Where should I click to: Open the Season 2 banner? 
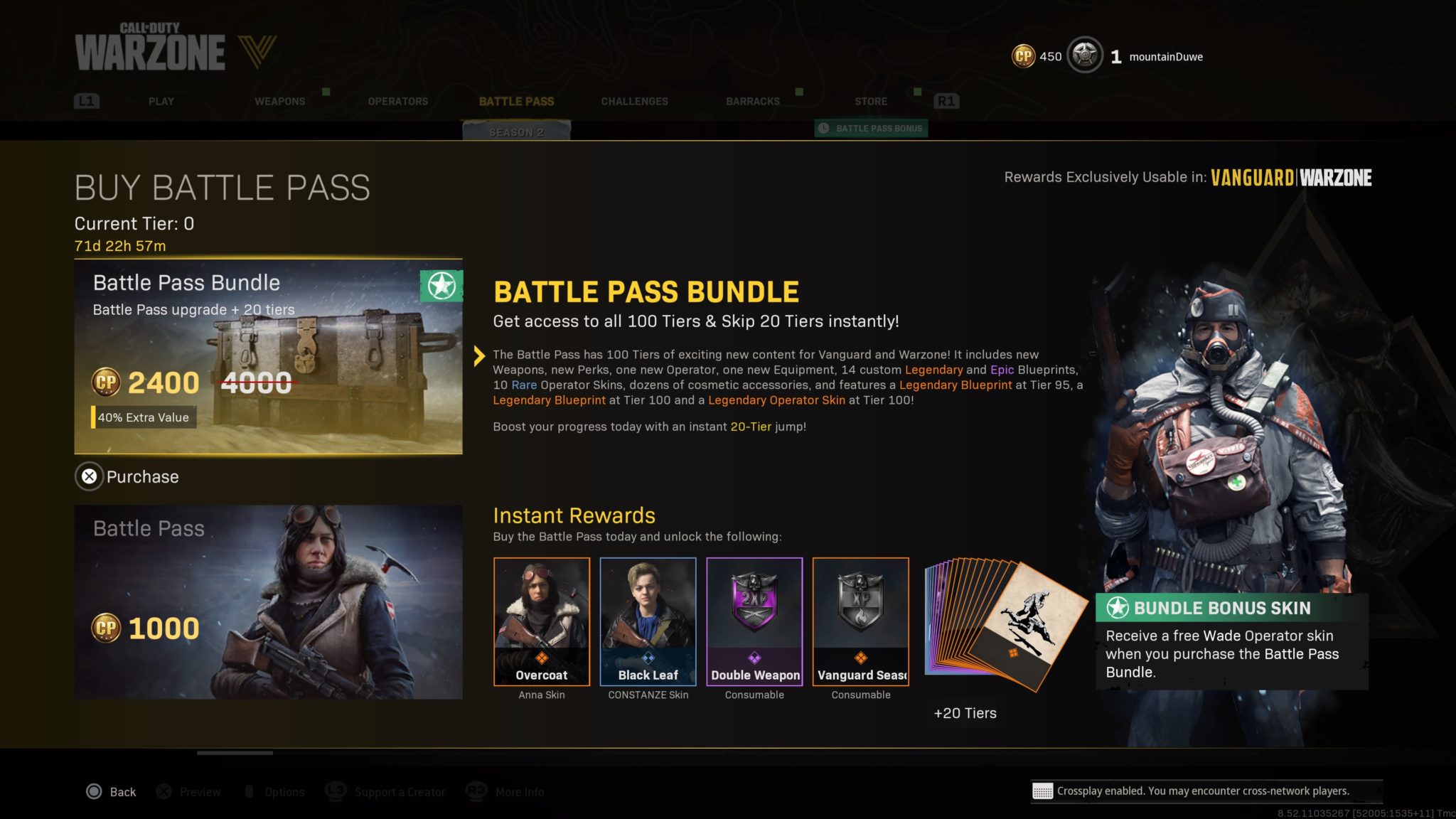(518, 131)
